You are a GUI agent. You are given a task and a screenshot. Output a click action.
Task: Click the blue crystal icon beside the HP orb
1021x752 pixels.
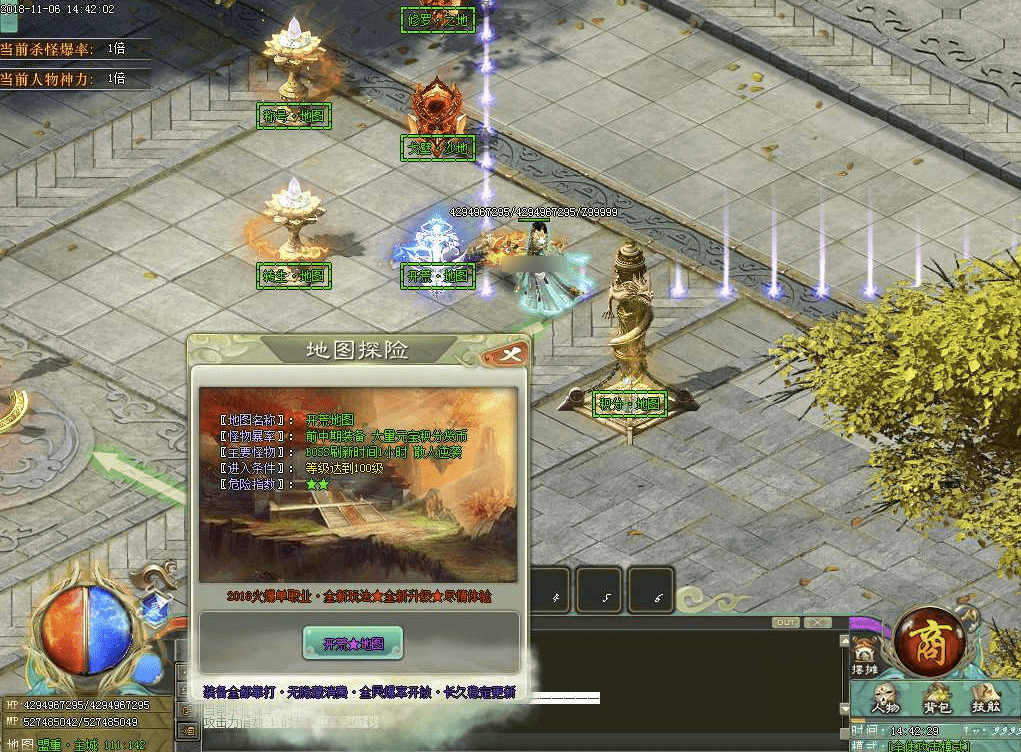pyautogui.click(x=154, y=607)
